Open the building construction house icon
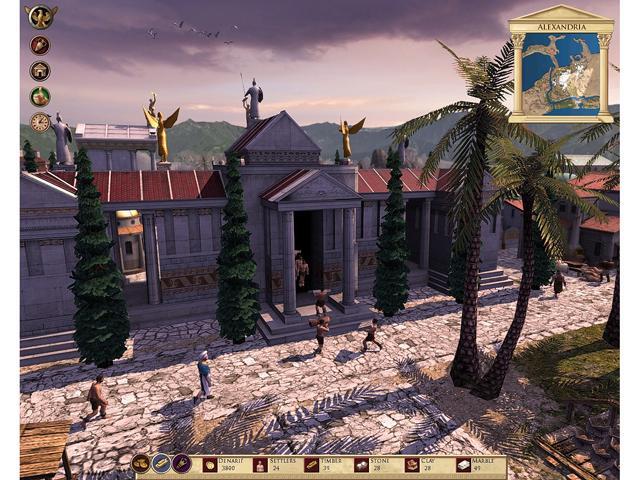The width and height of the screenshot is (640, 480). 40,71
